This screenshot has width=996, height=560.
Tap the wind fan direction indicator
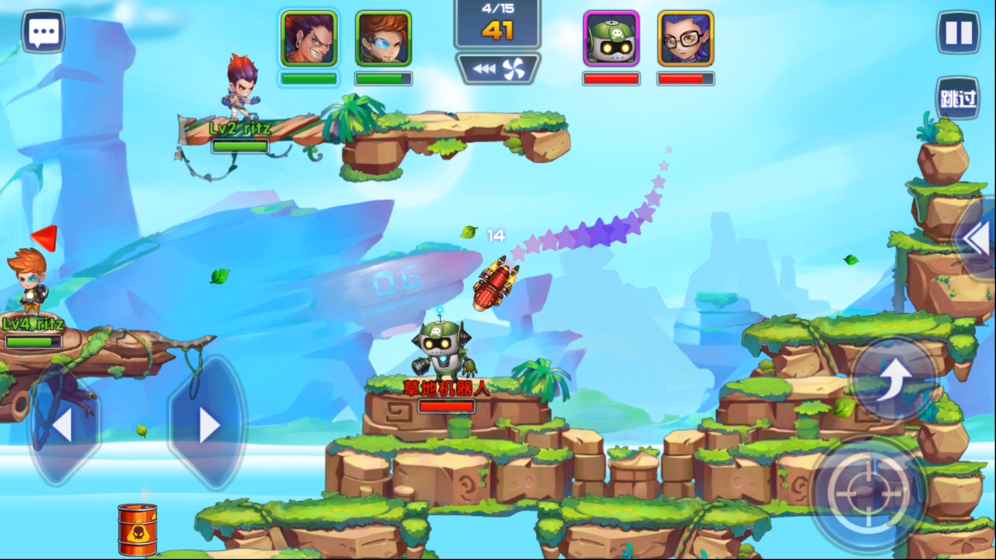pyautogui.click(x=498, y=69)
